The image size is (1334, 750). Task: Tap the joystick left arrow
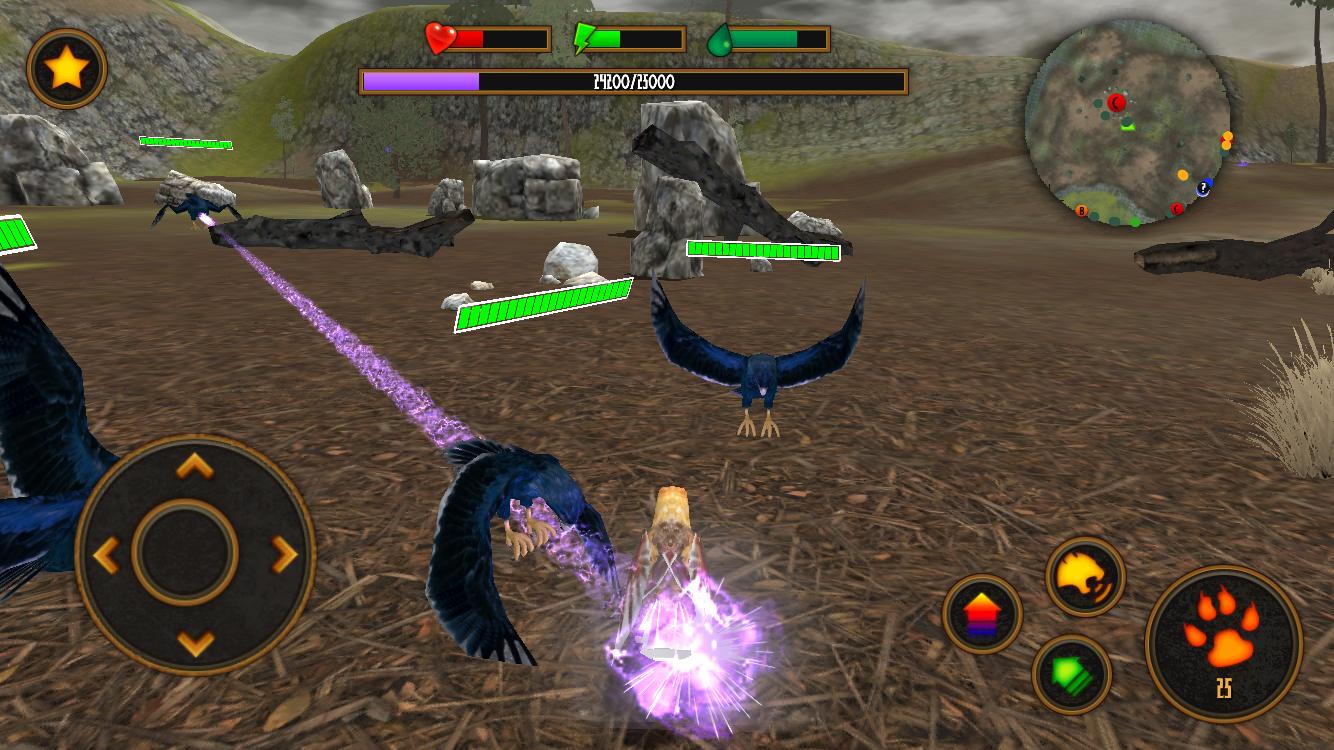pyautogui.click(x=107, y=553)
